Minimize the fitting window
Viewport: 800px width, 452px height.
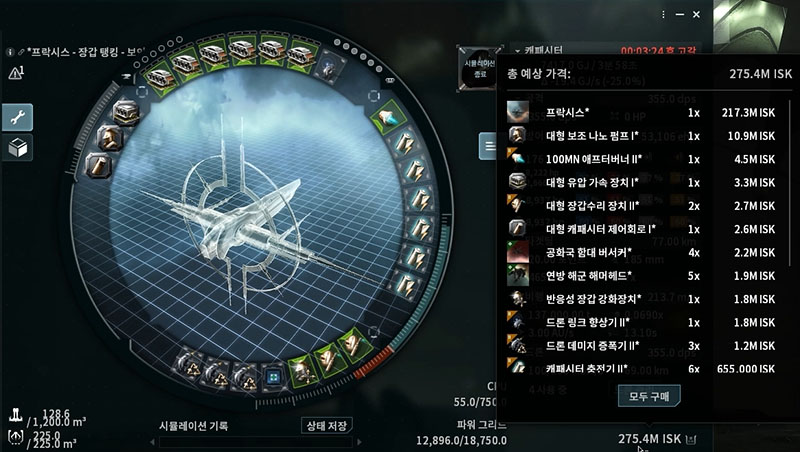click(x=681, y=15)
